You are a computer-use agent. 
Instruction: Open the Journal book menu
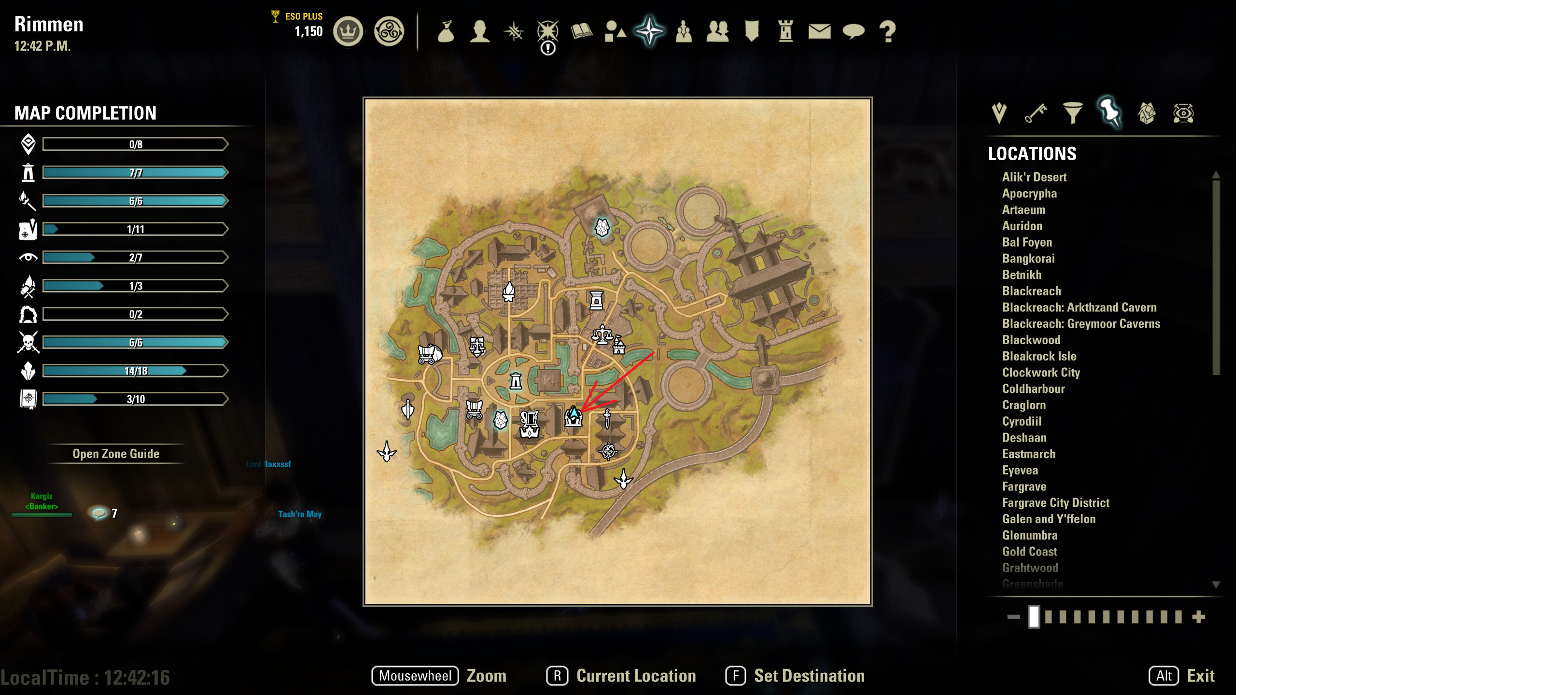(581, 31)
